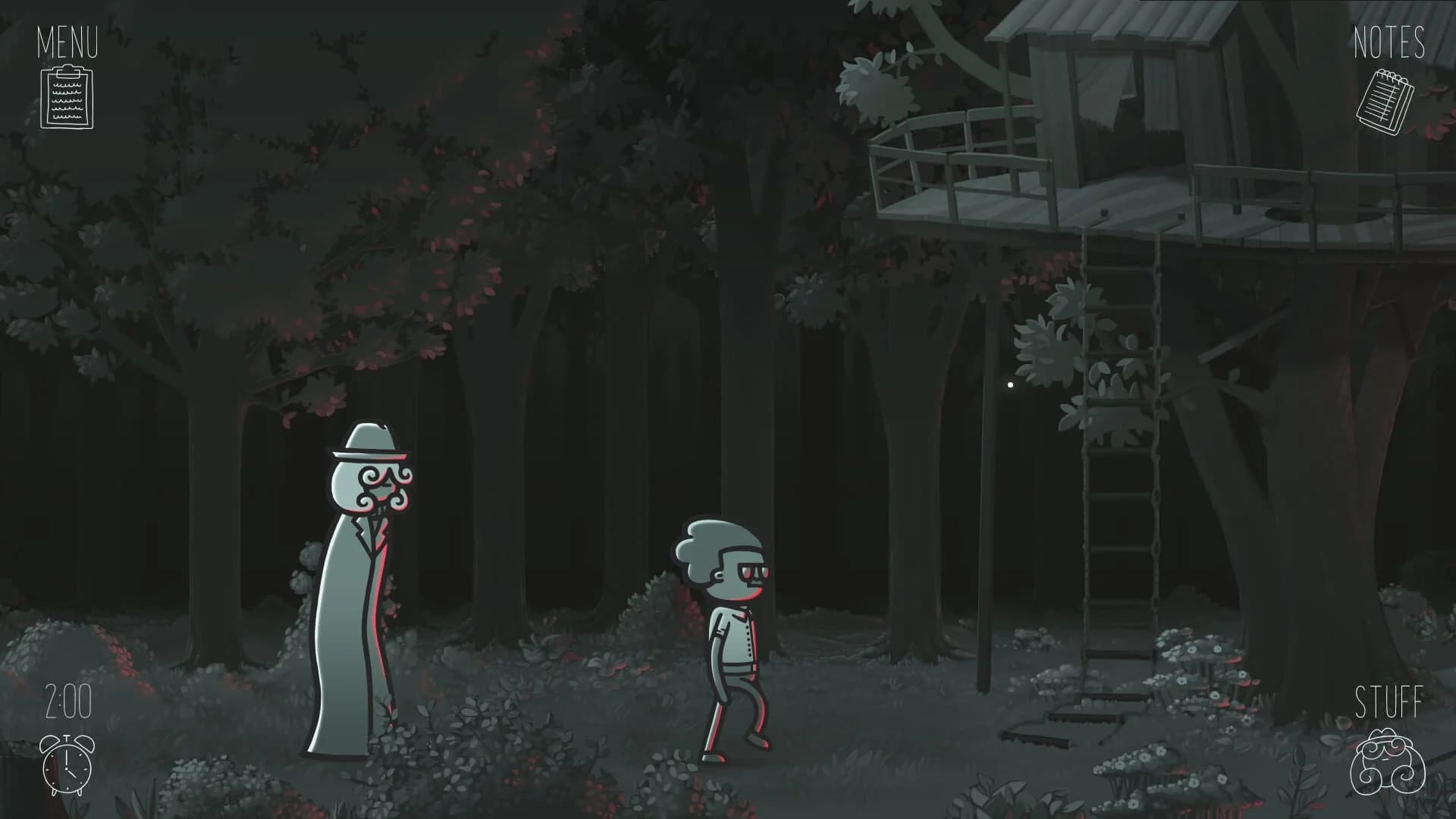The width and height of the screenshot is (1456, 819).
Task: Click the glowing white dot near the ladder
Action: point(1010,385)
